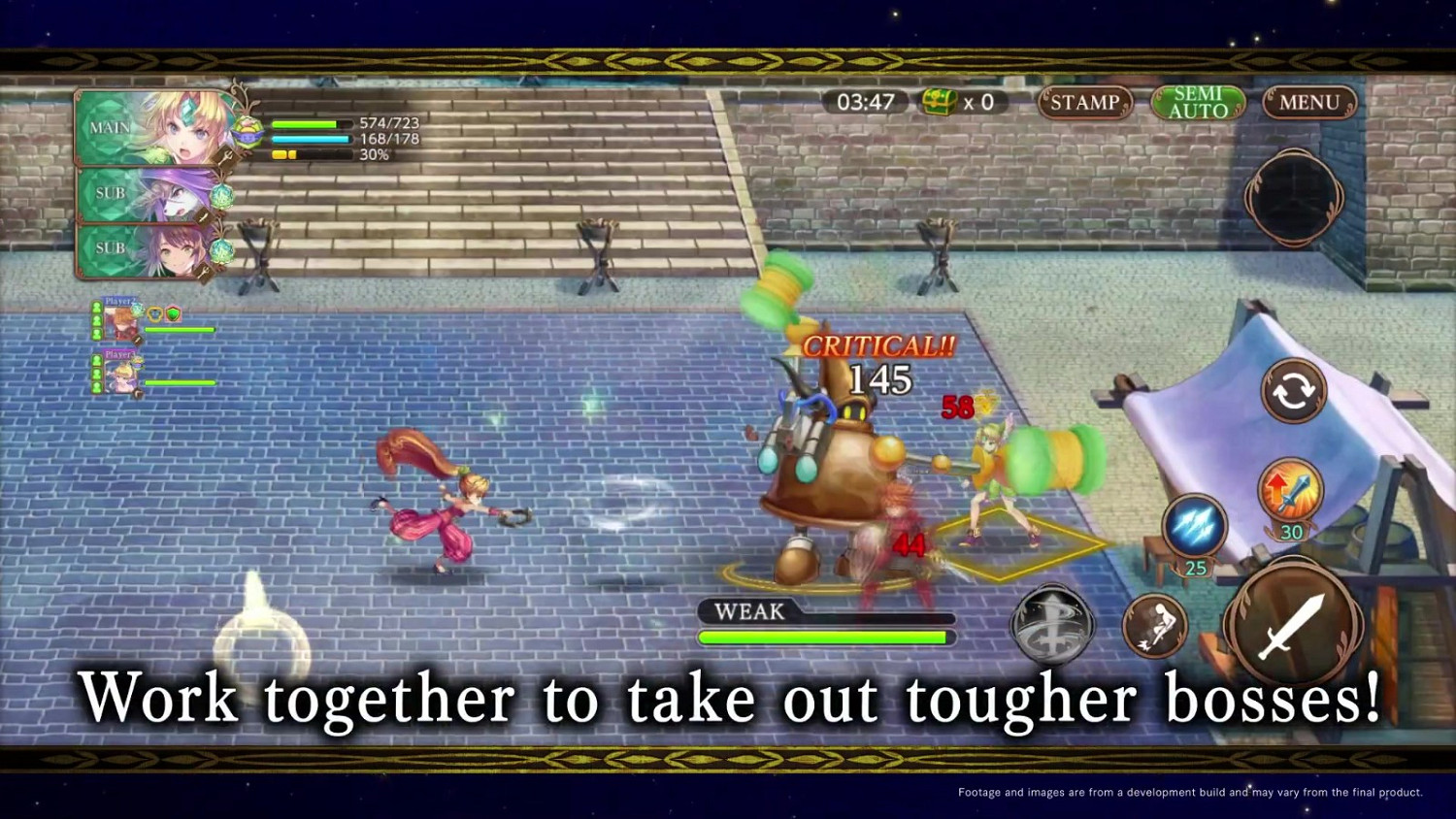The width and height of the screenshot is (1456, 819).
Task: Switch focus to the MAIN party tab
Action: click(x=108, y=127)
